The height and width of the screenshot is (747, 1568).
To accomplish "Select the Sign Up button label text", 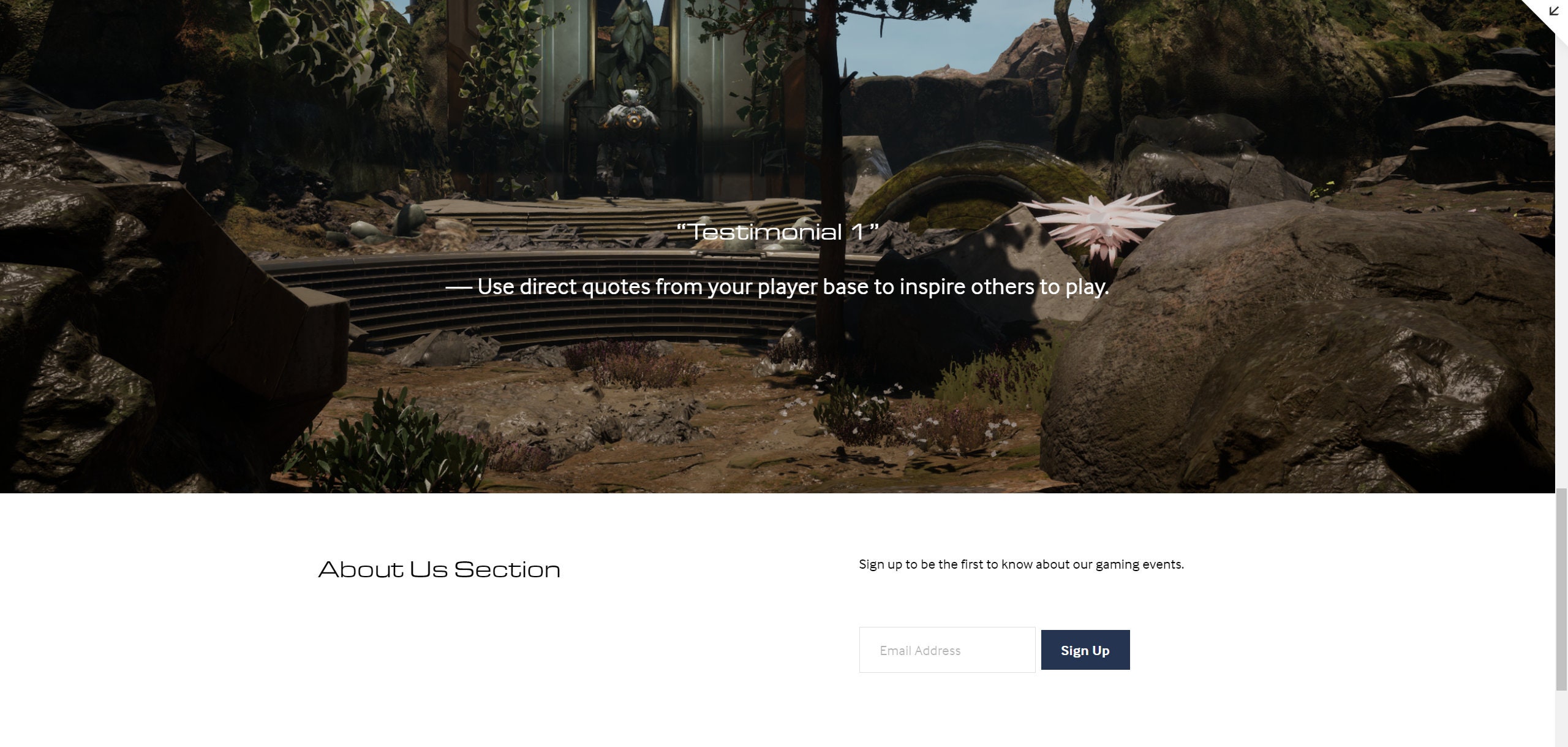I will [1084, 650].
